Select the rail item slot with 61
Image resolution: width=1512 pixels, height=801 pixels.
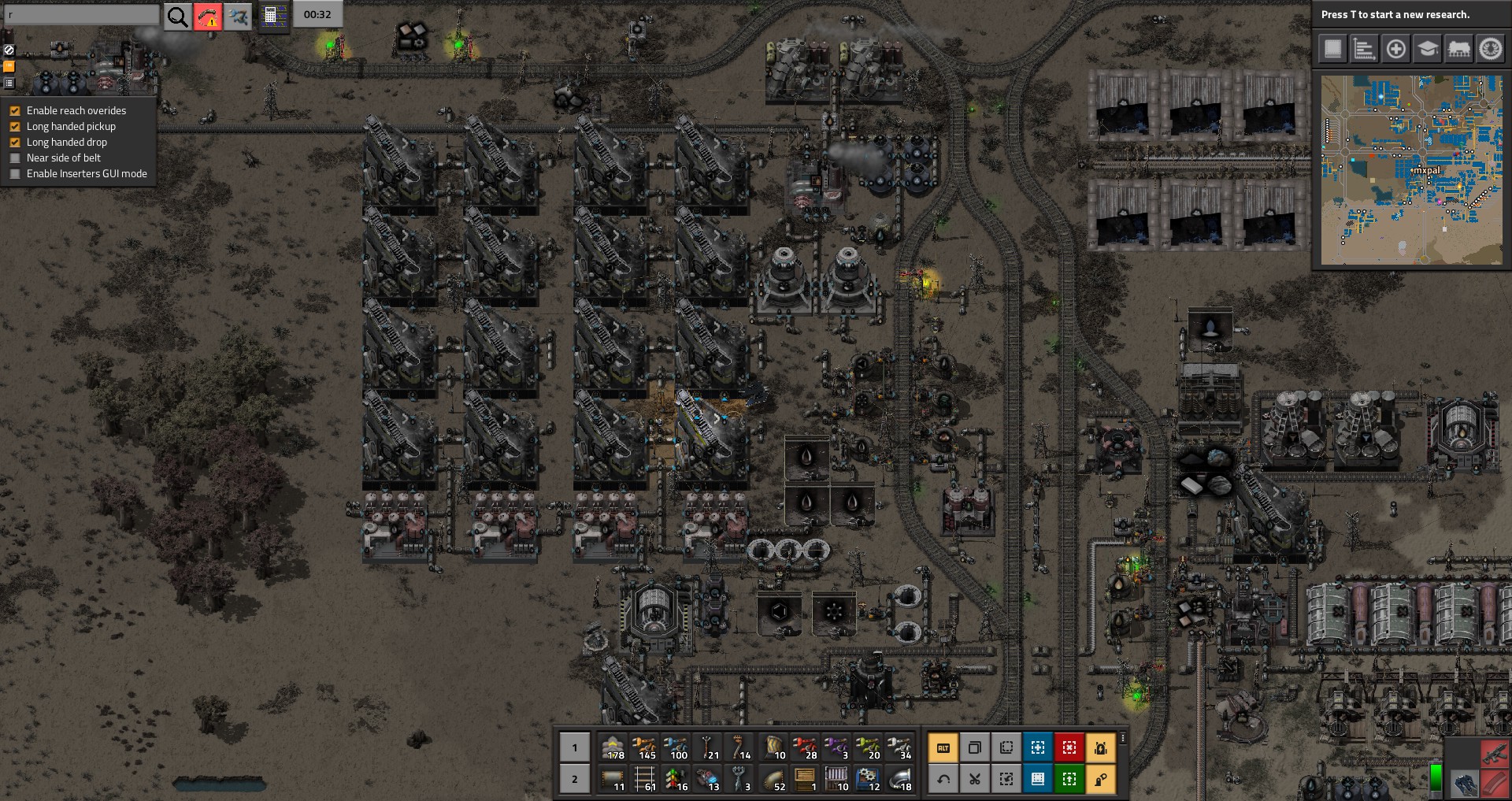point(645,779)
